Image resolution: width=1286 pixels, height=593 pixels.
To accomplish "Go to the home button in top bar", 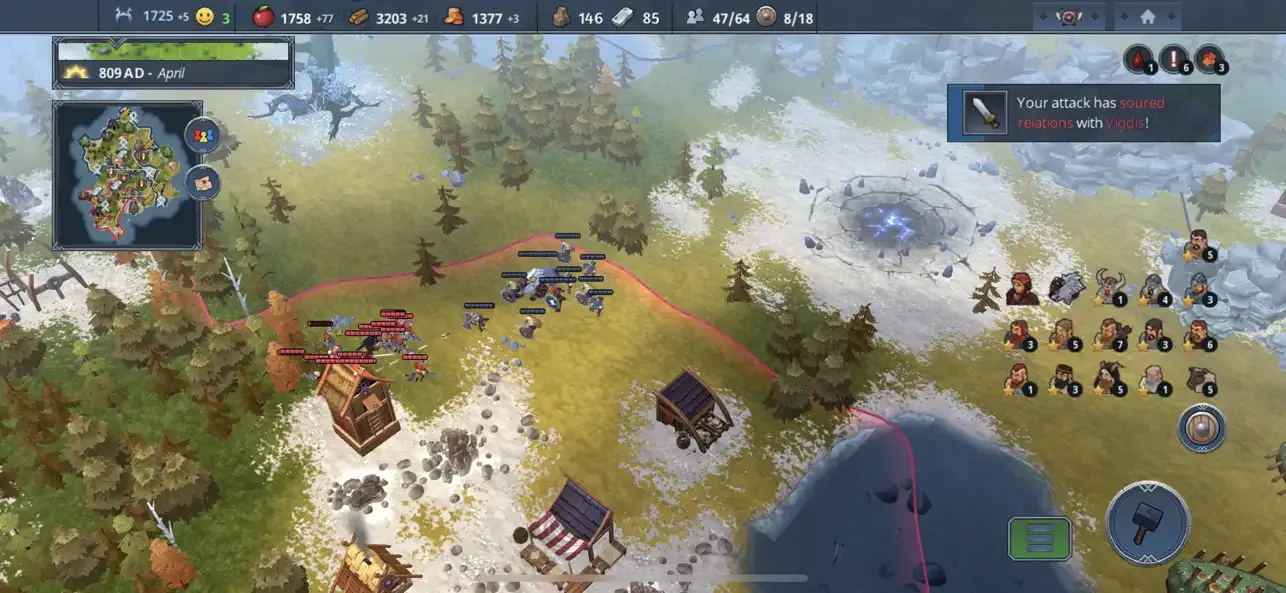I will (x=1147, y=17).
